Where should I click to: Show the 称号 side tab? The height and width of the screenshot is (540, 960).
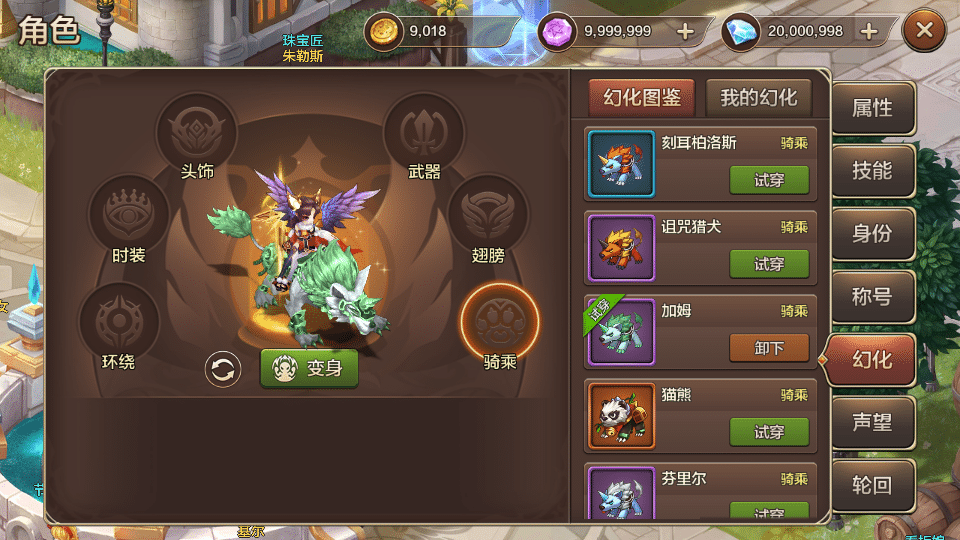click(x=872, y=297)
